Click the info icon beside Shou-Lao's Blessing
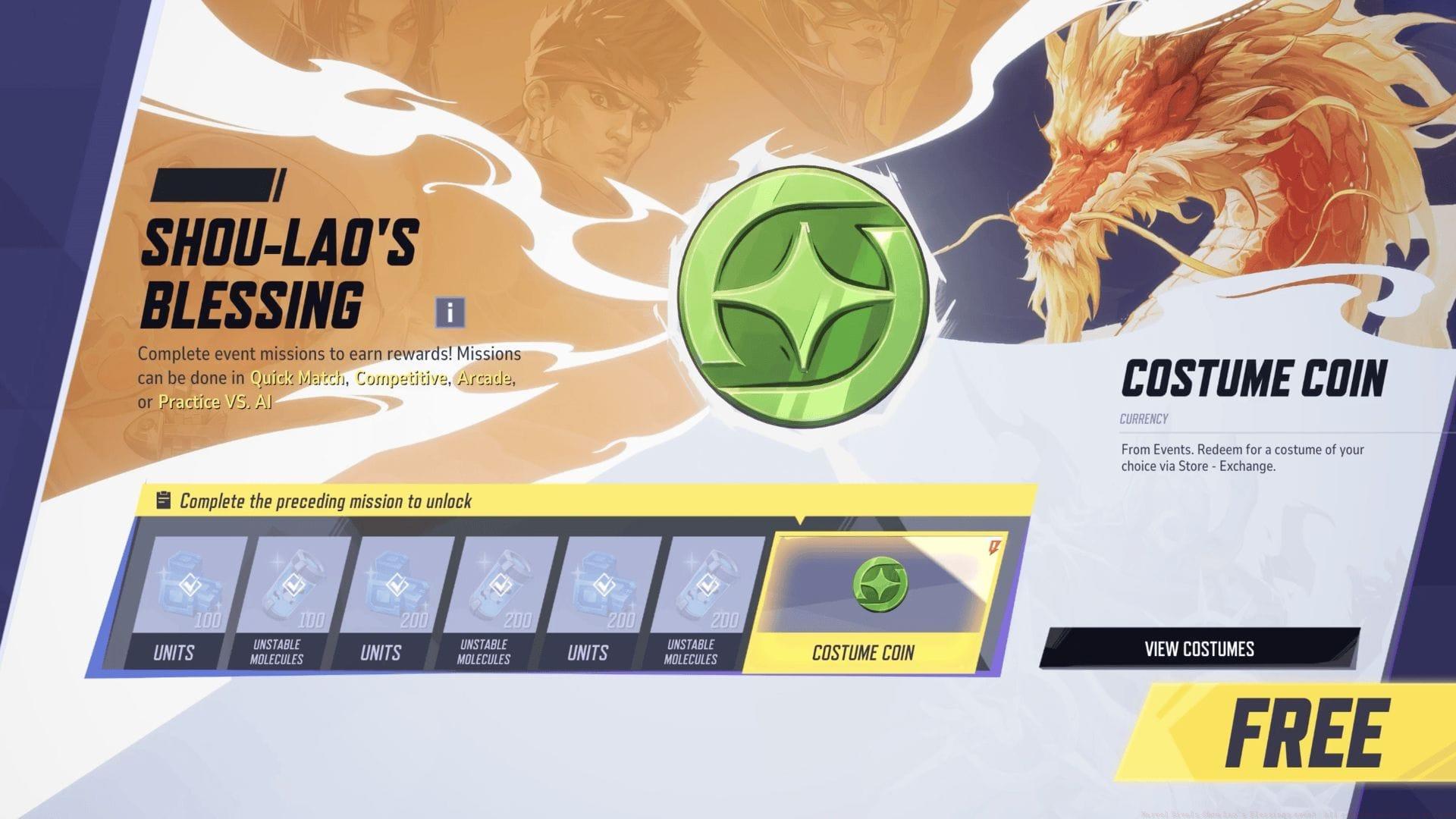 449,311
